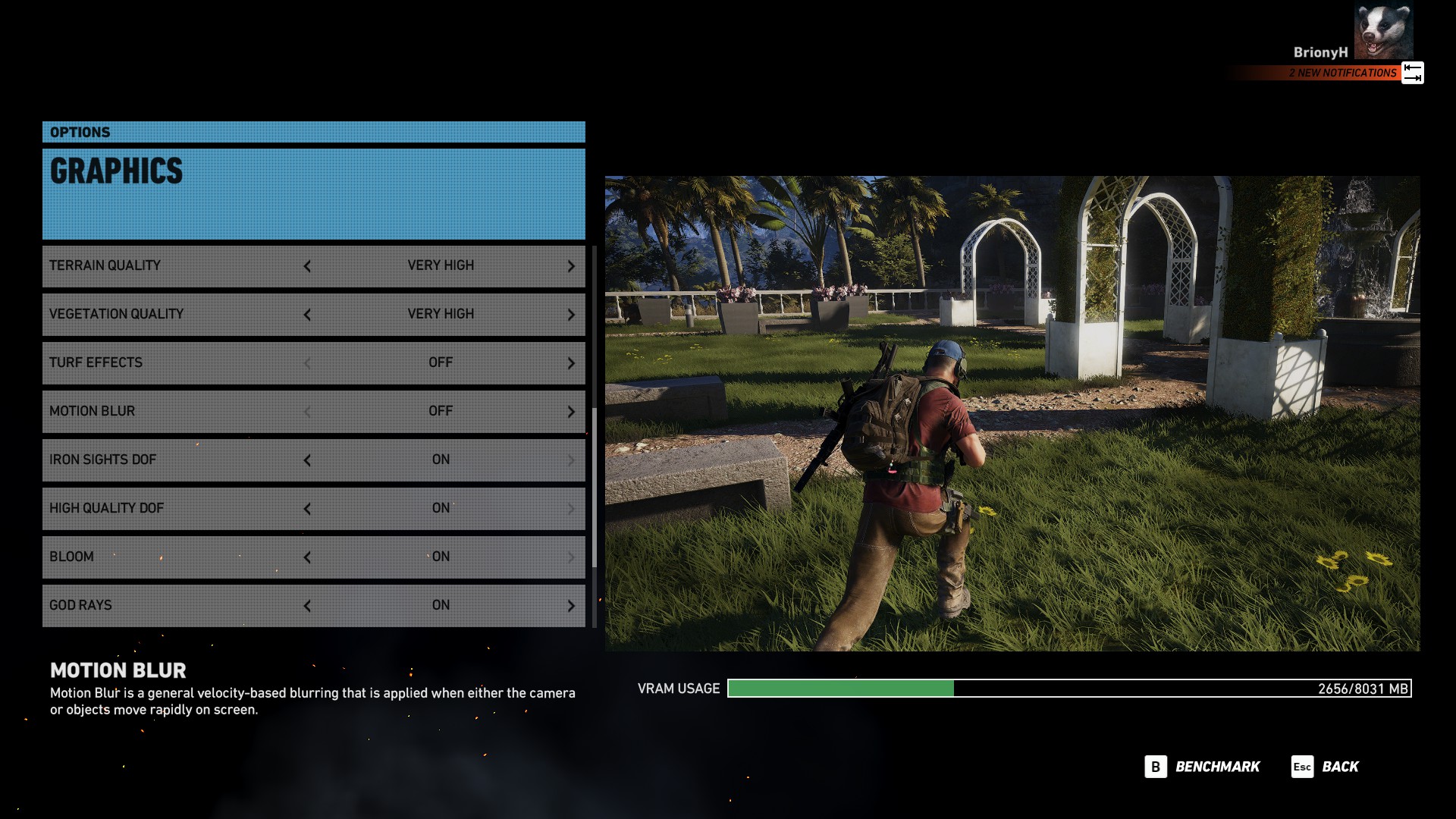
Task: Decrease Terrain Quality with left arrow
Action: click(307, 266)
